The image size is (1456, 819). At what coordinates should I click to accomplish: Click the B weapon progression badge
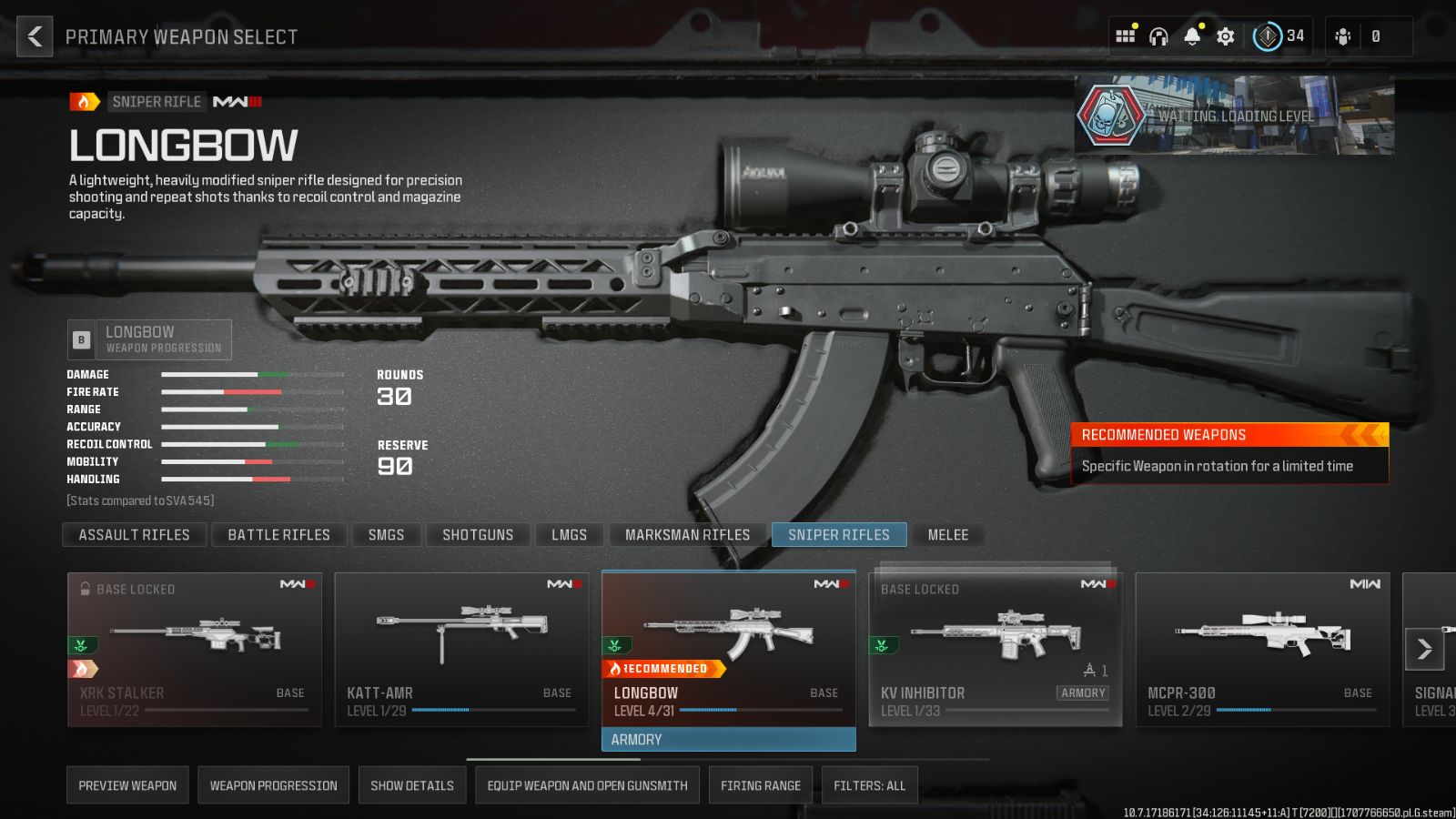(x=81, y=339)
